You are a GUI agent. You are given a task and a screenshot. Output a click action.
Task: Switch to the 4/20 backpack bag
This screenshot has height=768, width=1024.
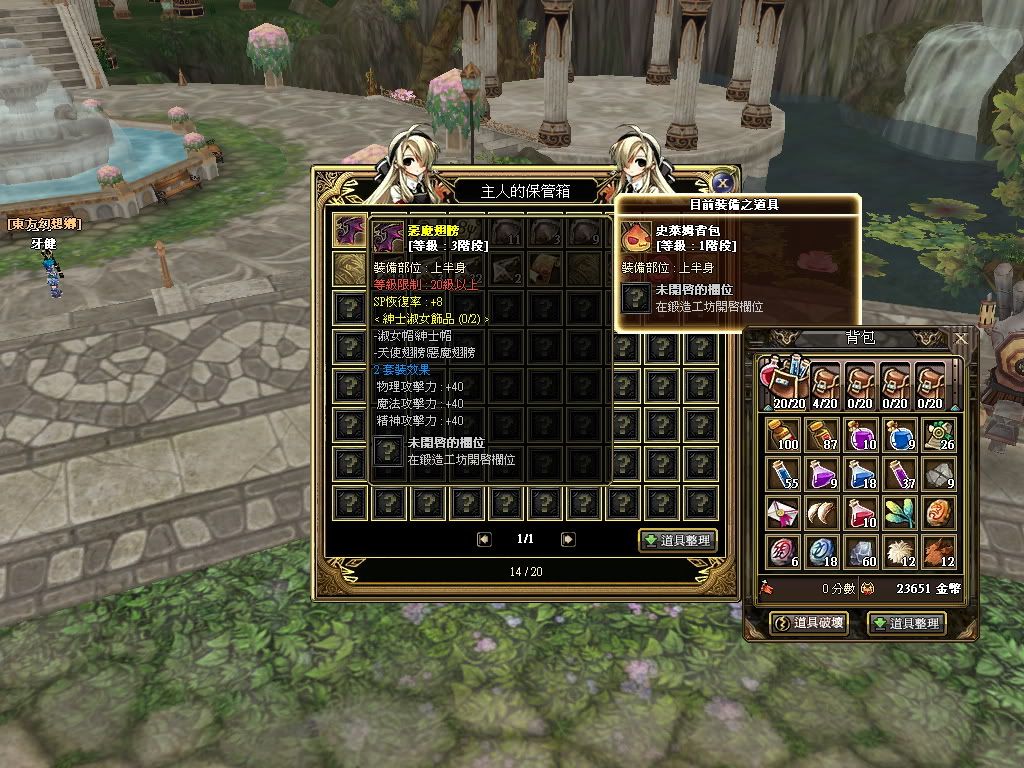click(824, 385)
